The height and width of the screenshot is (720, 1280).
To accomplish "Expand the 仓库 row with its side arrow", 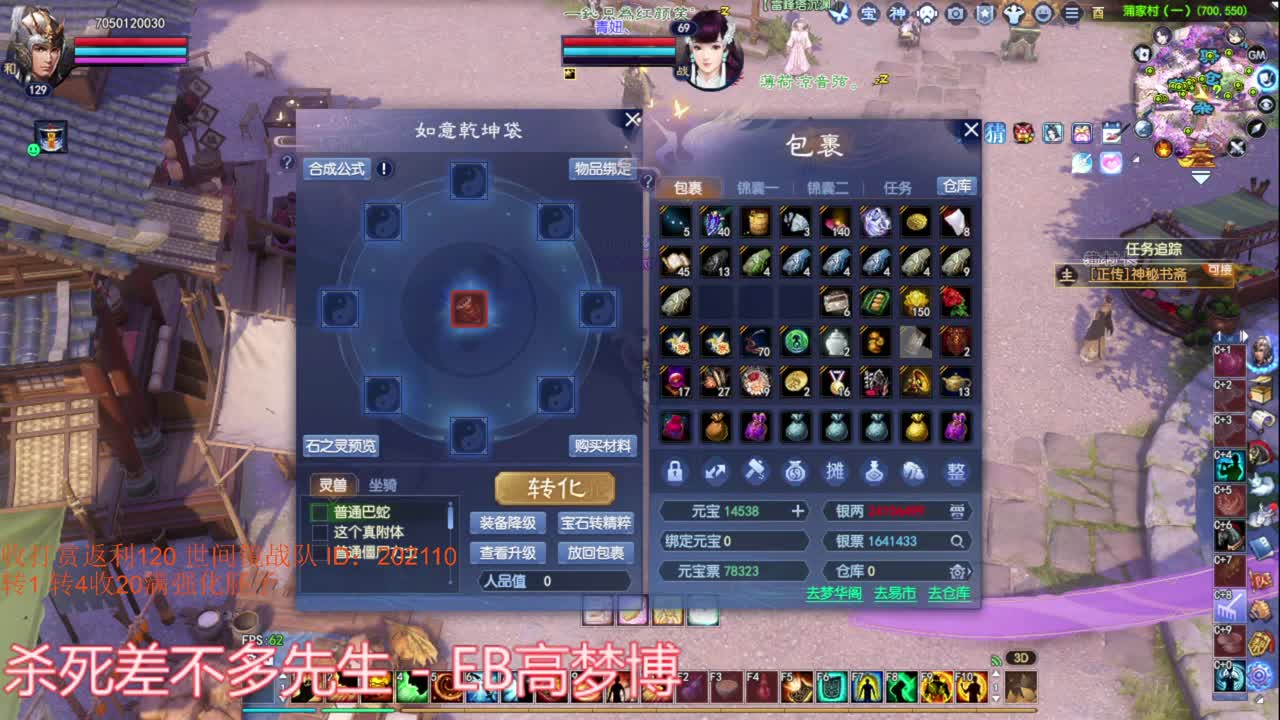I will (969, 570).
